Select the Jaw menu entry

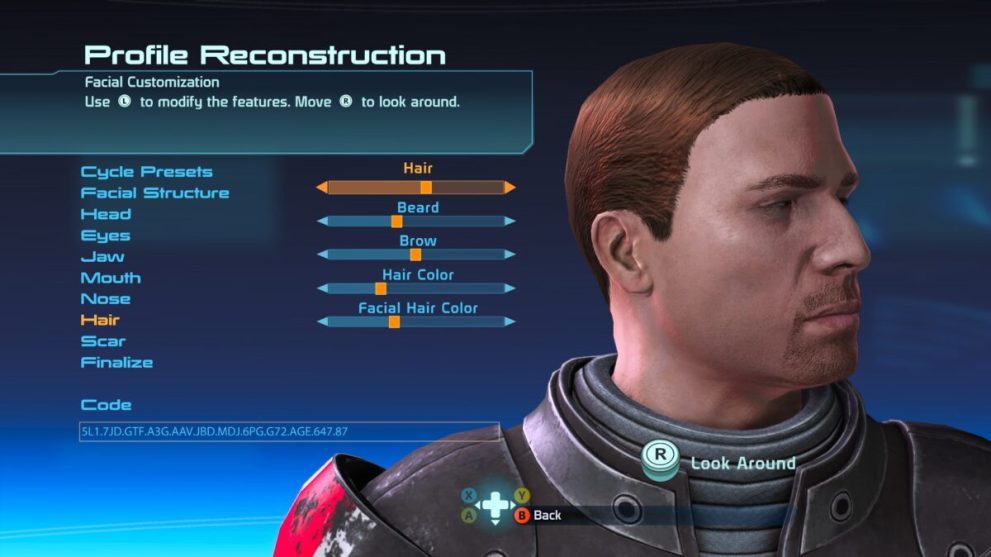click(102, 257)
